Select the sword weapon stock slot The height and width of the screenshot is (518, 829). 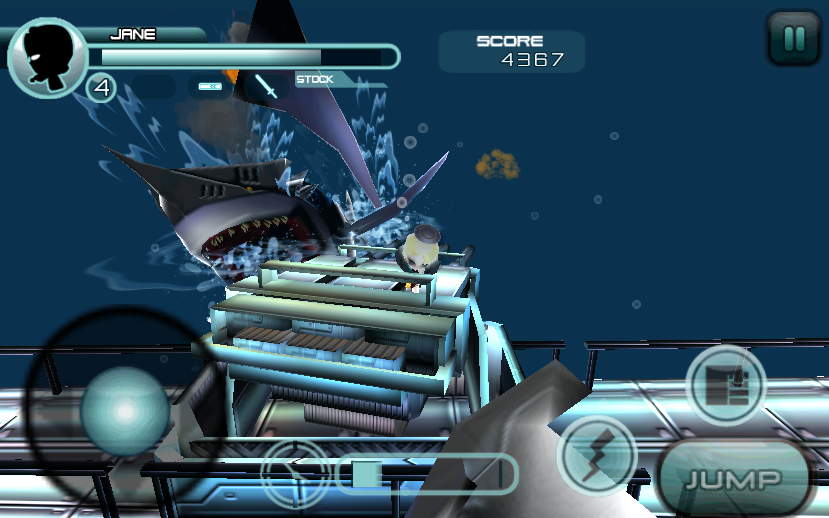267,87
